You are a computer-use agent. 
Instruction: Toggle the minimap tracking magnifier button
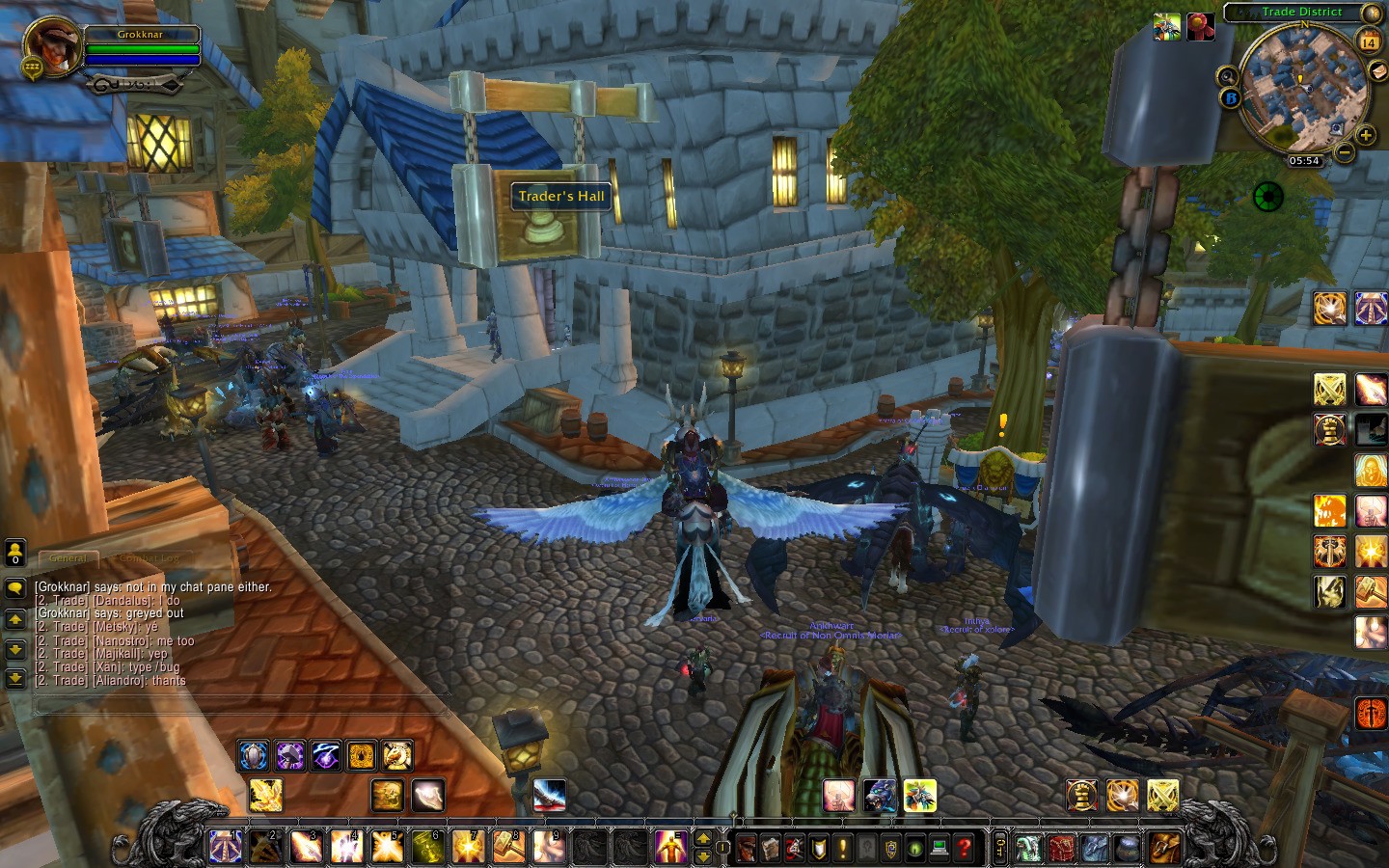[x=1227, y=76]
